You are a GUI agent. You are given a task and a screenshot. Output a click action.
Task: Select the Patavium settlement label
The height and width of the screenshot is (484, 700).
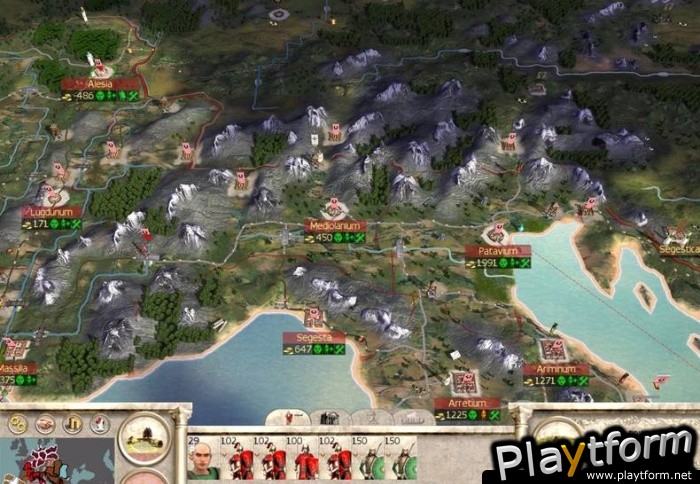[497, 251]
